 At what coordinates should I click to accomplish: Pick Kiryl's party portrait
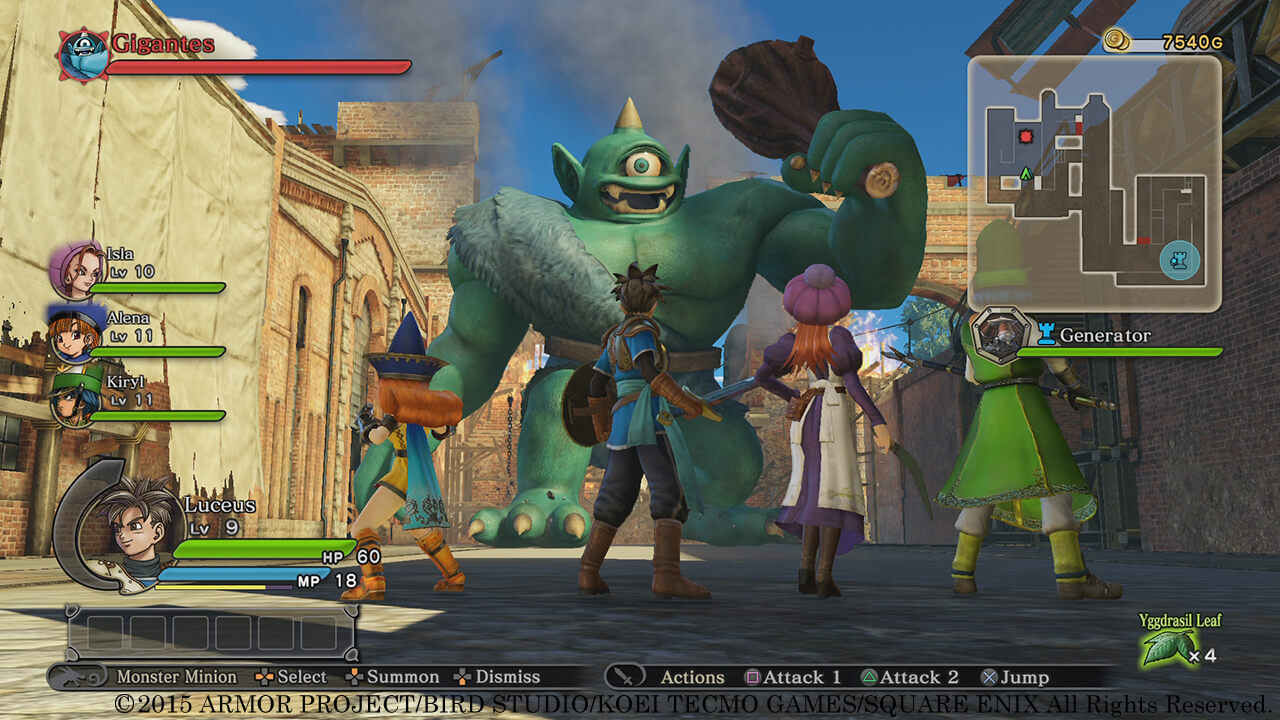coord(72,397)
